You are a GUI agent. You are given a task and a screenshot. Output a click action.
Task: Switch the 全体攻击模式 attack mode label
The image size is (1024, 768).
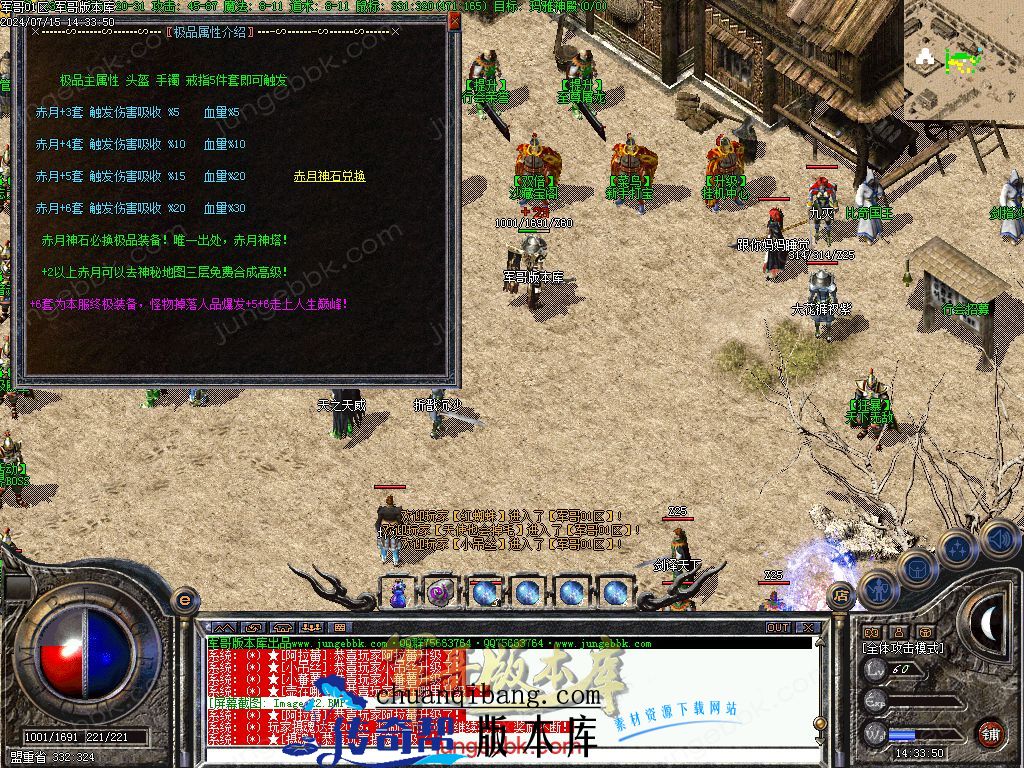tap(902, 648)
